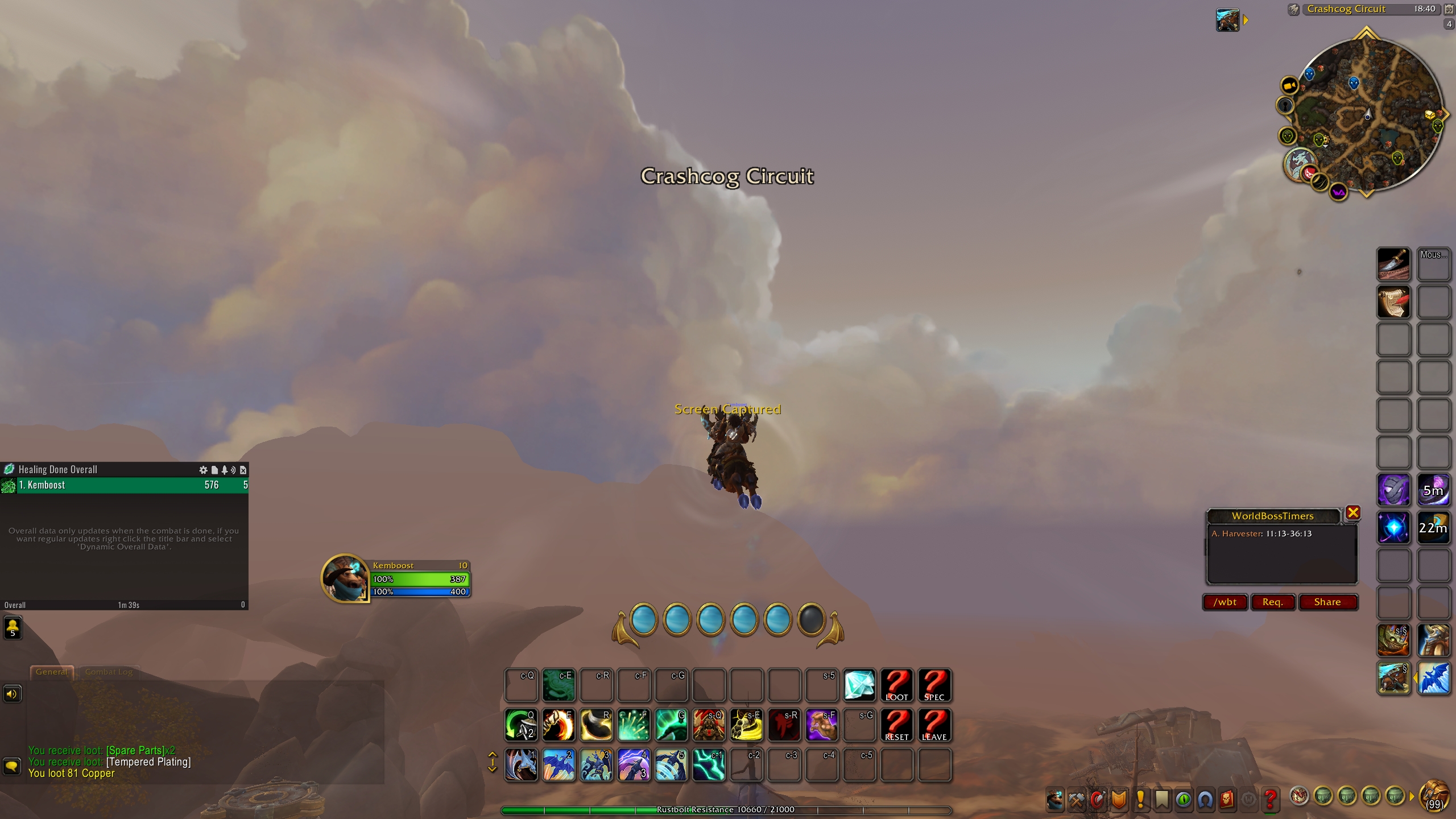The image size is (1456, 819).
Task: Open the main backpack with 99 free slots
Action: [1434, 796]
